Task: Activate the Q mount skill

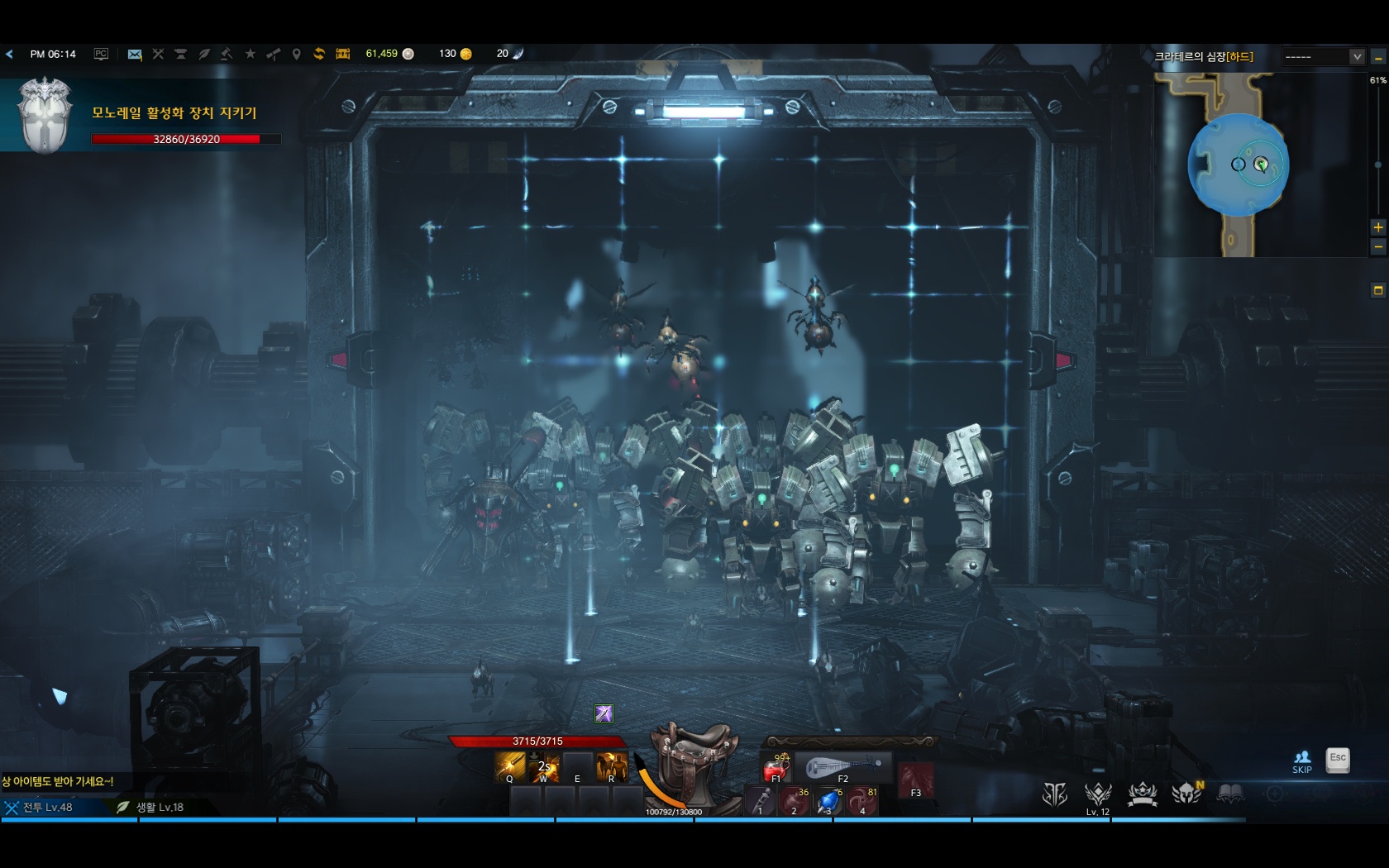Action: (510, 767)
